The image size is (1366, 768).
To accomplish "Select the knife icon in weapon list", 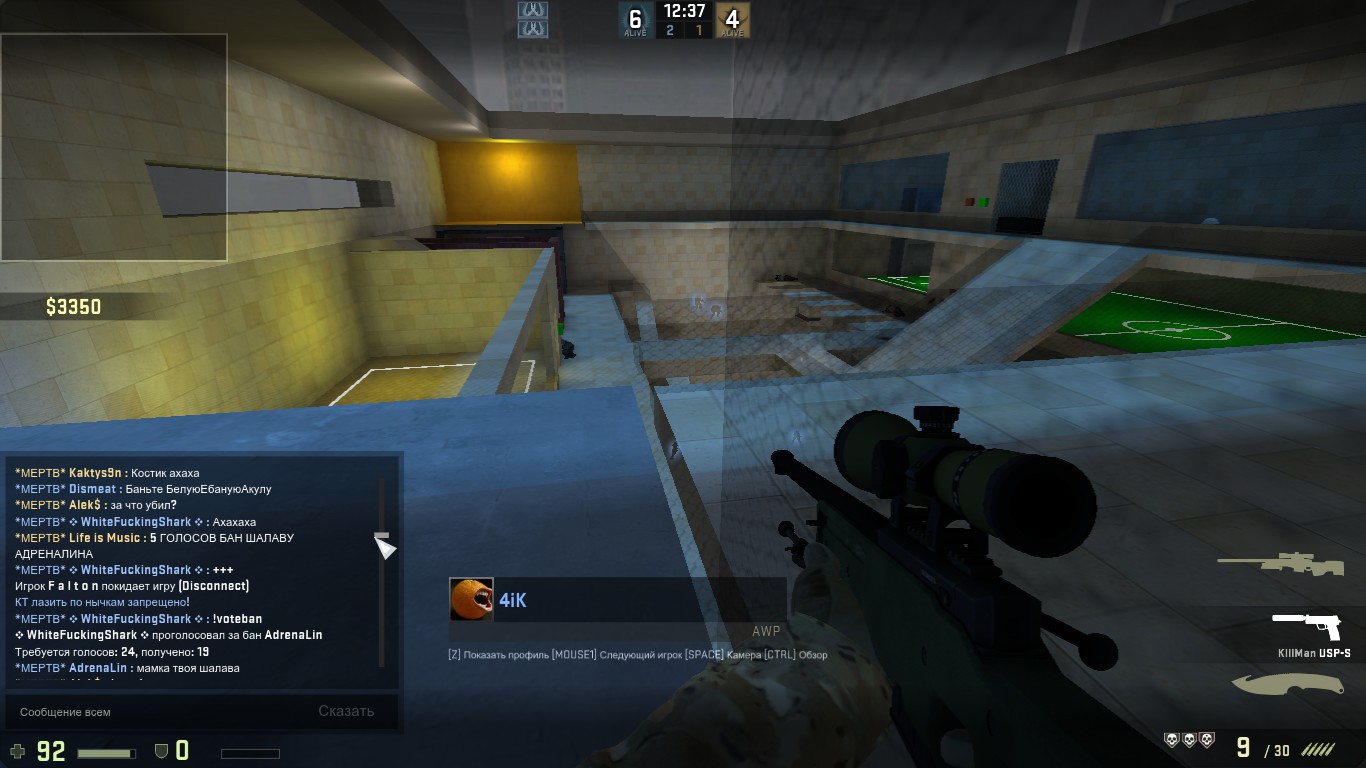I will (x=1285, y=684).
